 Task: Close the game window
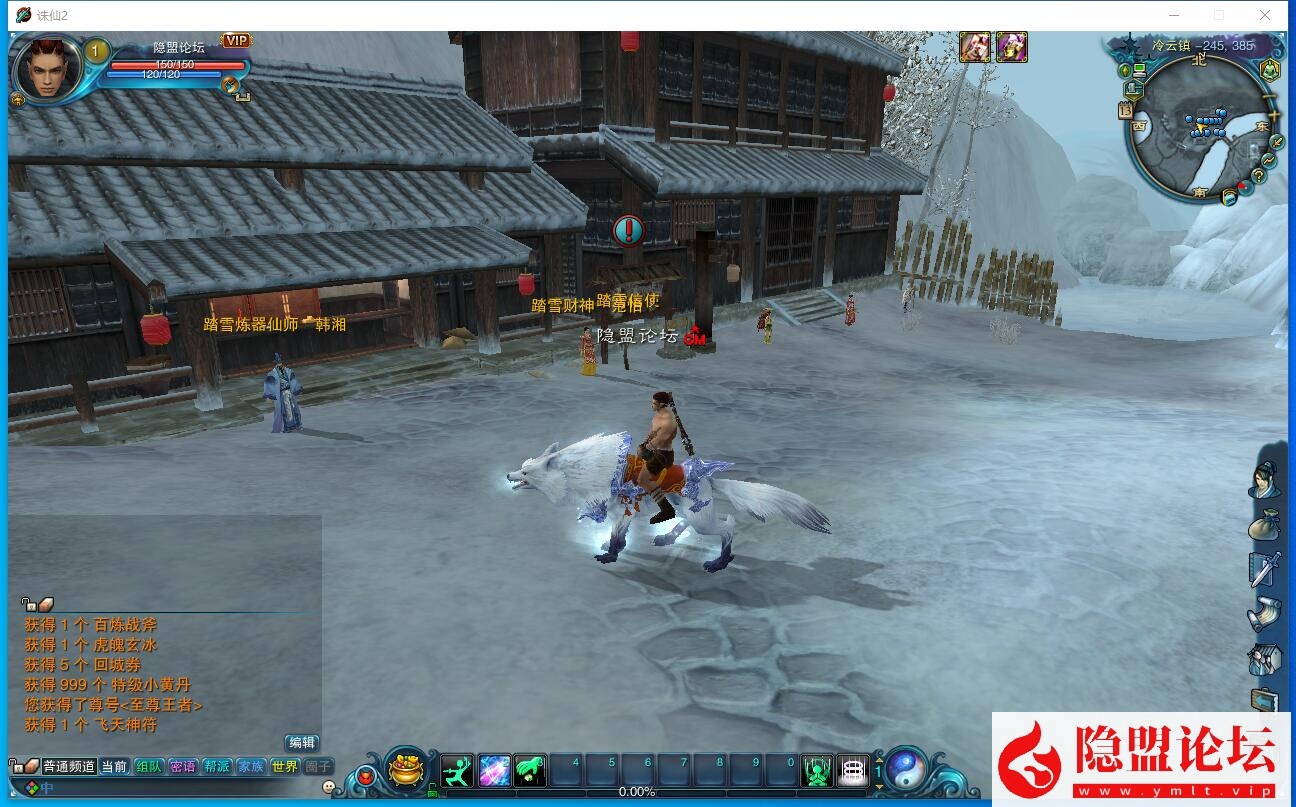tap(1265, 15)
